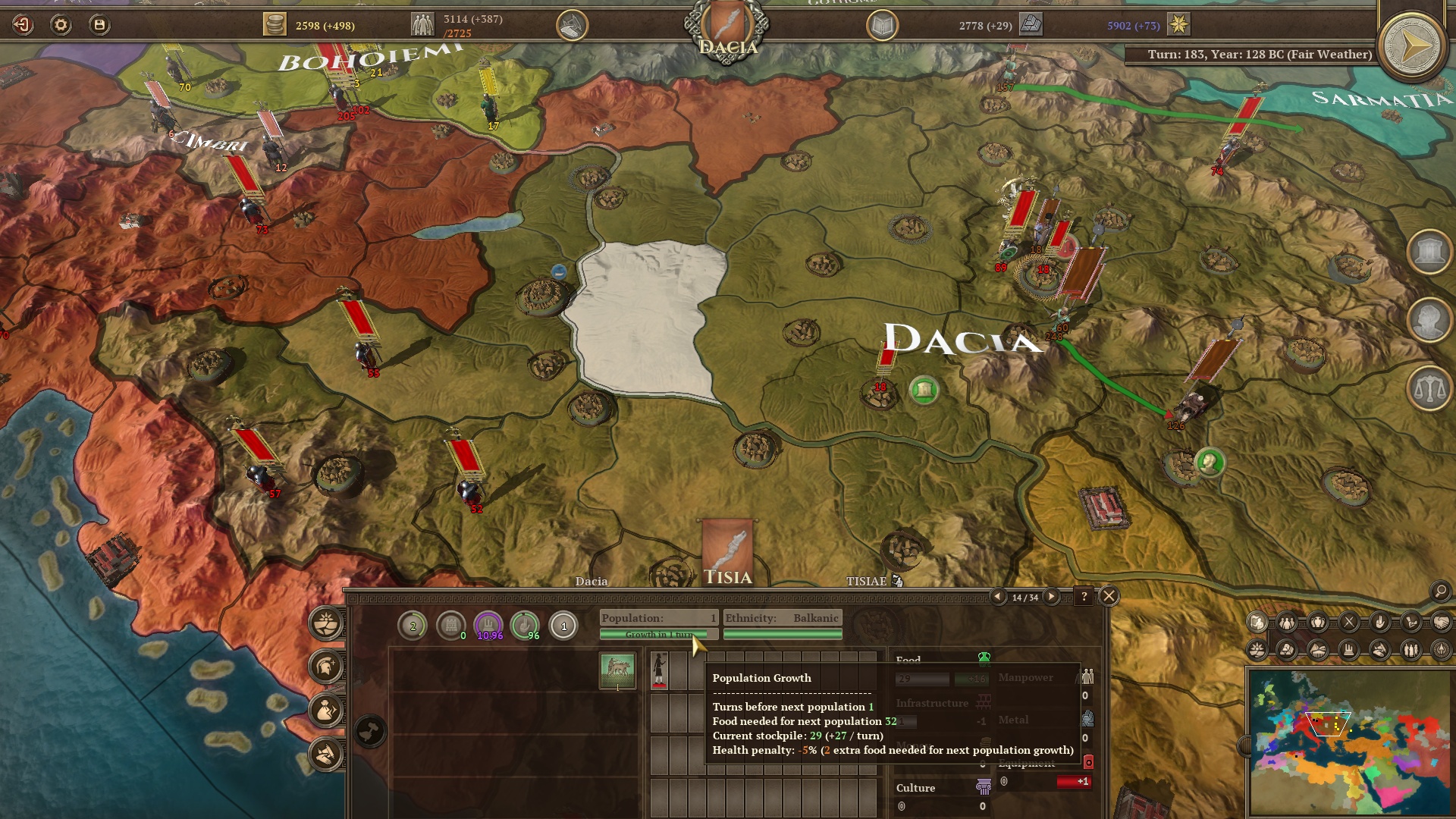Select the helmet recruitment tab
This screenshot has height=819, width=1456.
pyautogui.click(x=327, y=667)
